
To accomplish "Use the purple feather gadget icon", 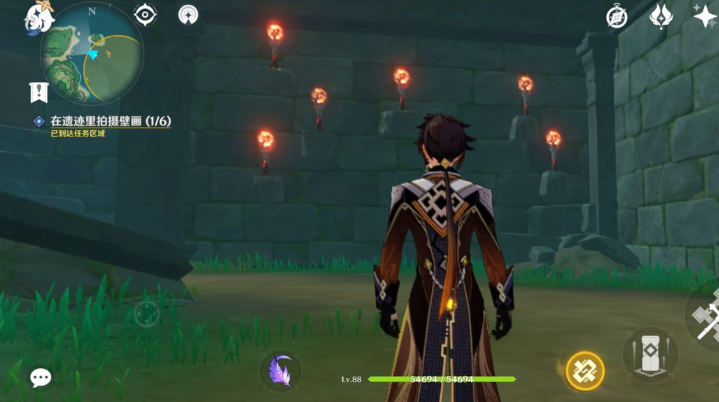I will point(282,371).
